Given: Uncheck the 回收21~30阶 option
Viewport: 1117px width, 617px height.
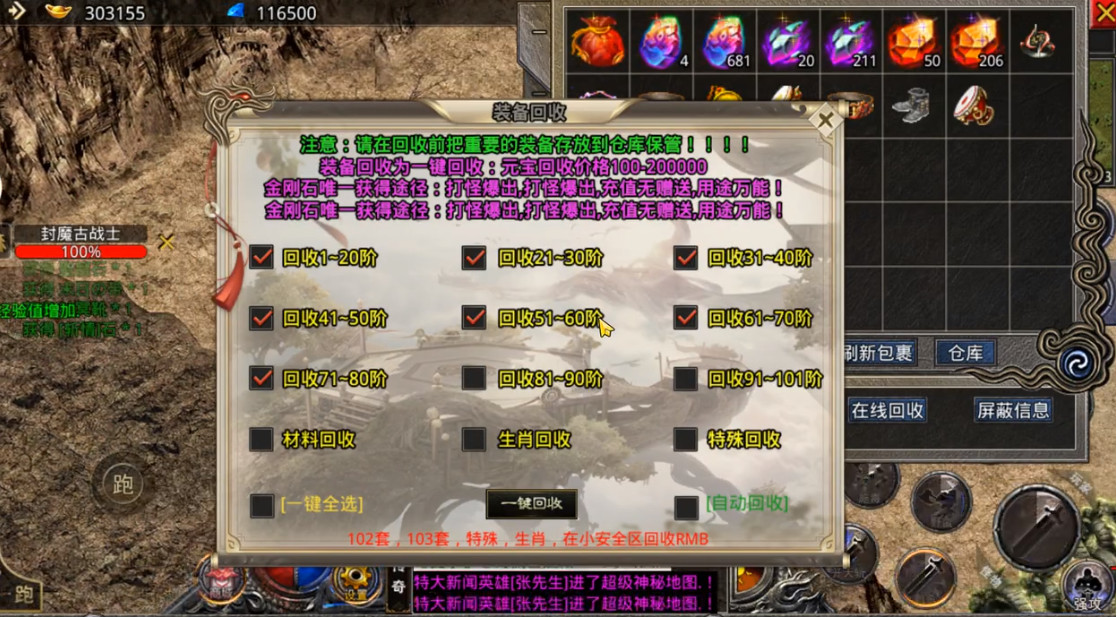Looking at the screenshot, I should click(x=474, y=257).
